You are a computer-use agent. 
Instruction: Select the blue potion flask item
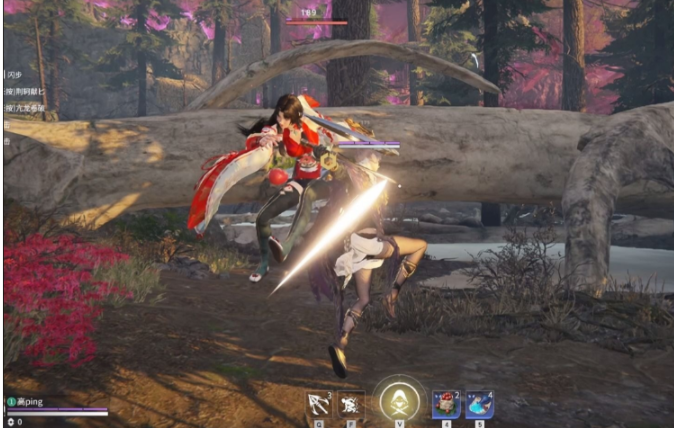[479, 404]
